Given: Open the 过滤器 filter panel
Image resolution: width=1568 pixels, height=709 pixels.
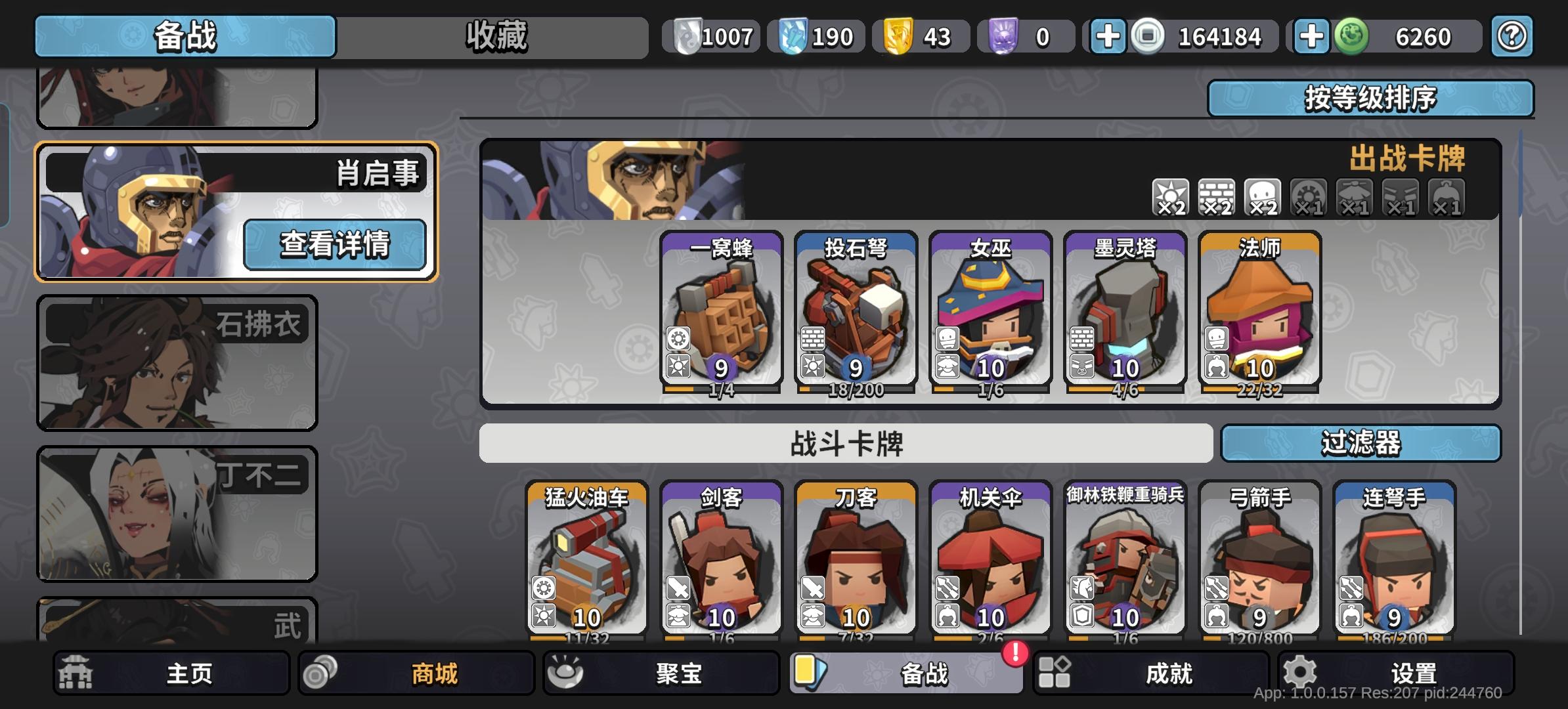Looking at the screenshot, I should point(1361,444).
